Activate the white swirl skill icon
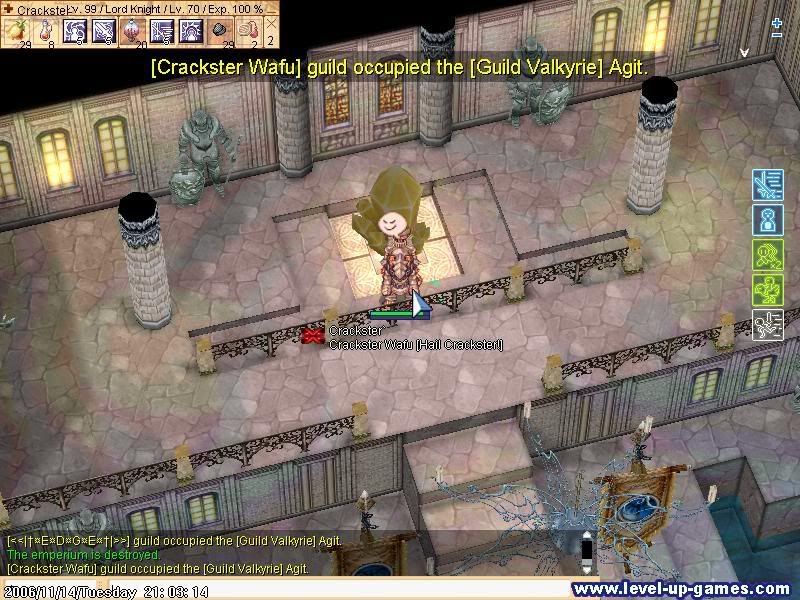 (75, 31)
